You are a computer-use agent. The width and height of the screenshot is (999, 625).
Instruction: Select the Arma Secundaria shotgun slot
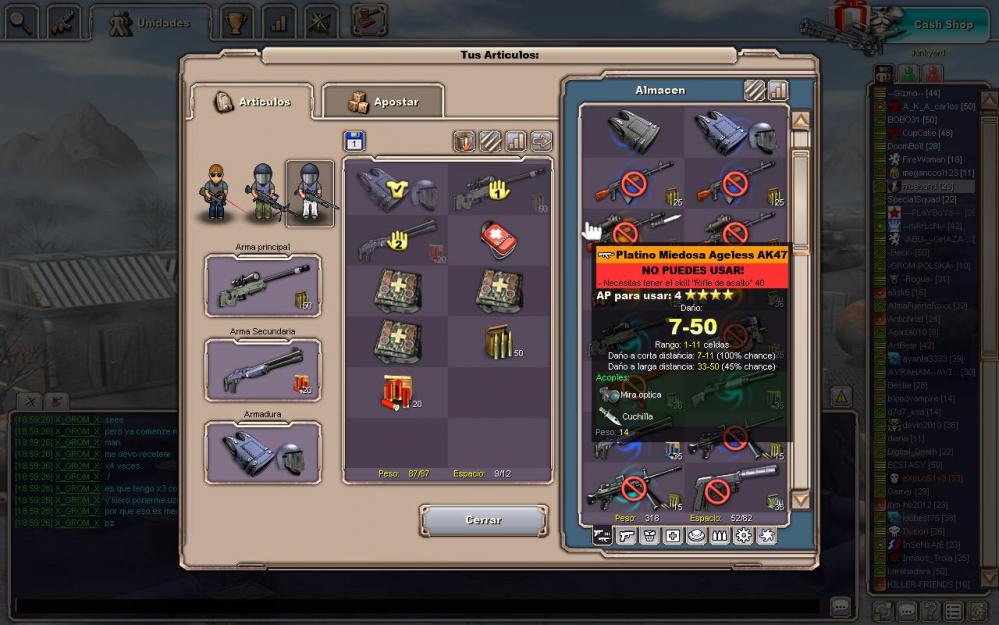(262, 369)
